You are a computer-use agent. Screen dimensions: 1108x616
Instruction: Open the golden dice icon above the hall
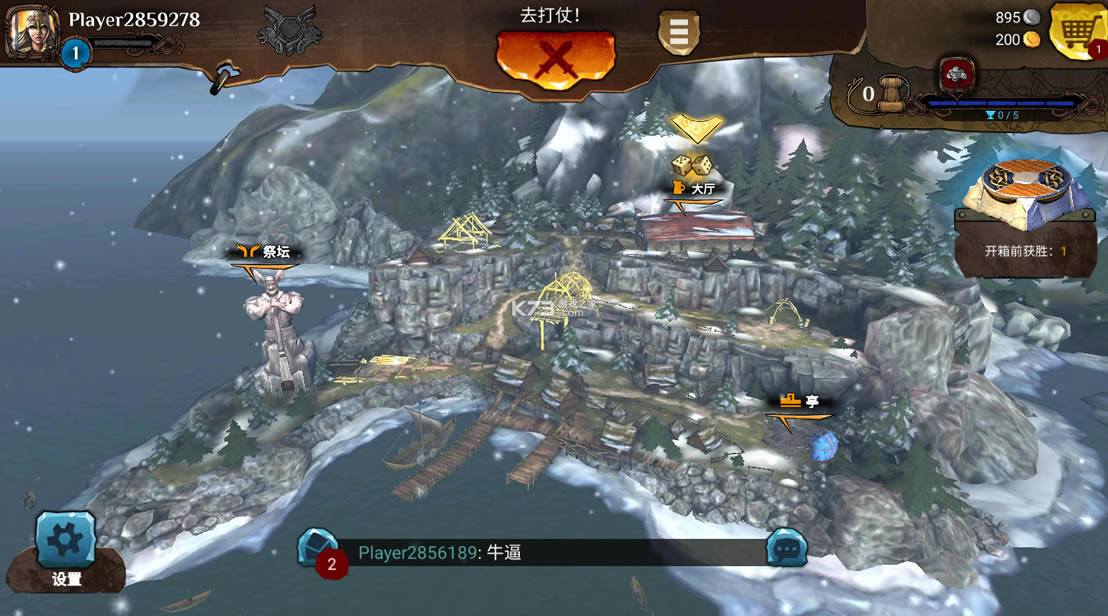(690, 166)
